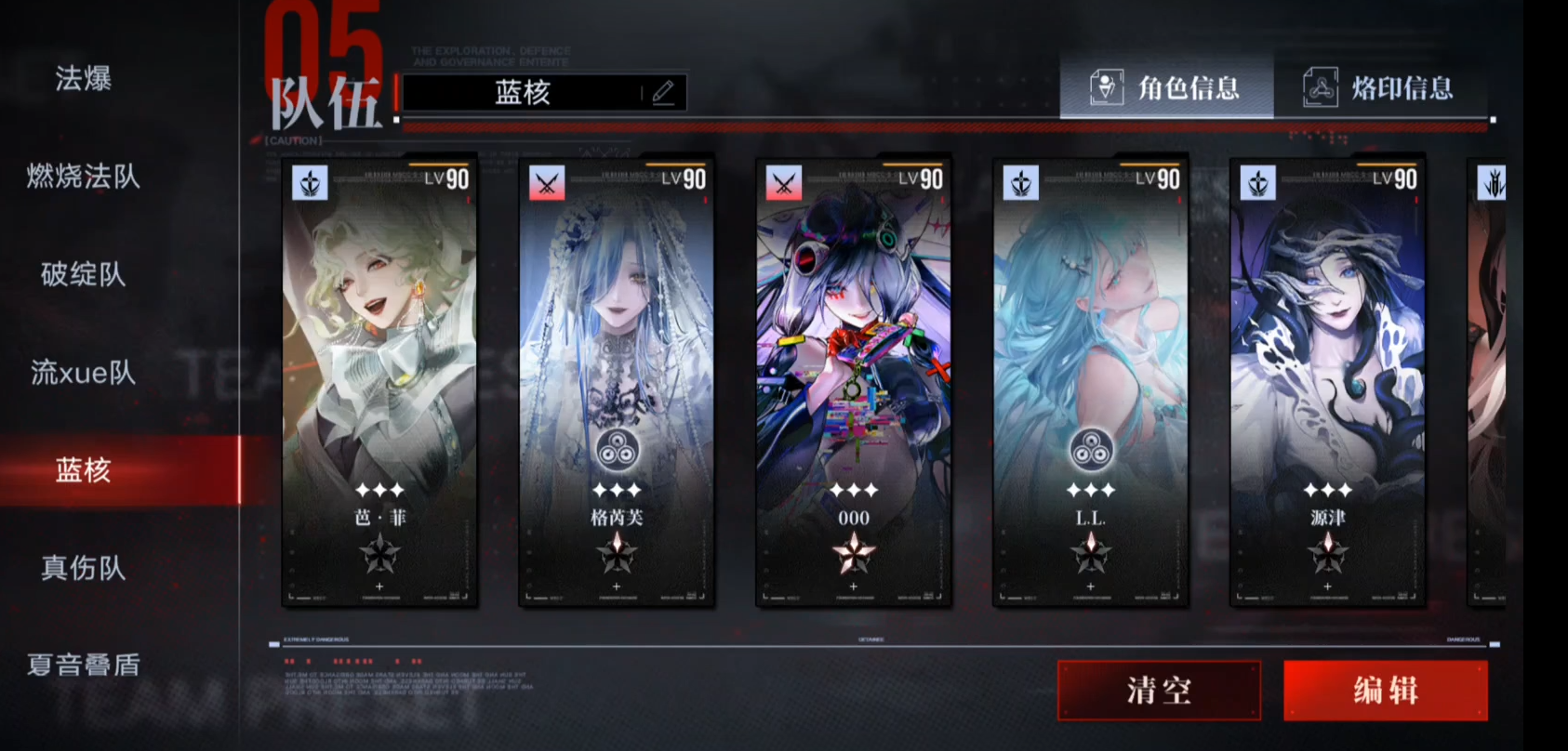Choose the 破绽队 team preset
This screenshot has height=751, width=1568.
[84, 274]
